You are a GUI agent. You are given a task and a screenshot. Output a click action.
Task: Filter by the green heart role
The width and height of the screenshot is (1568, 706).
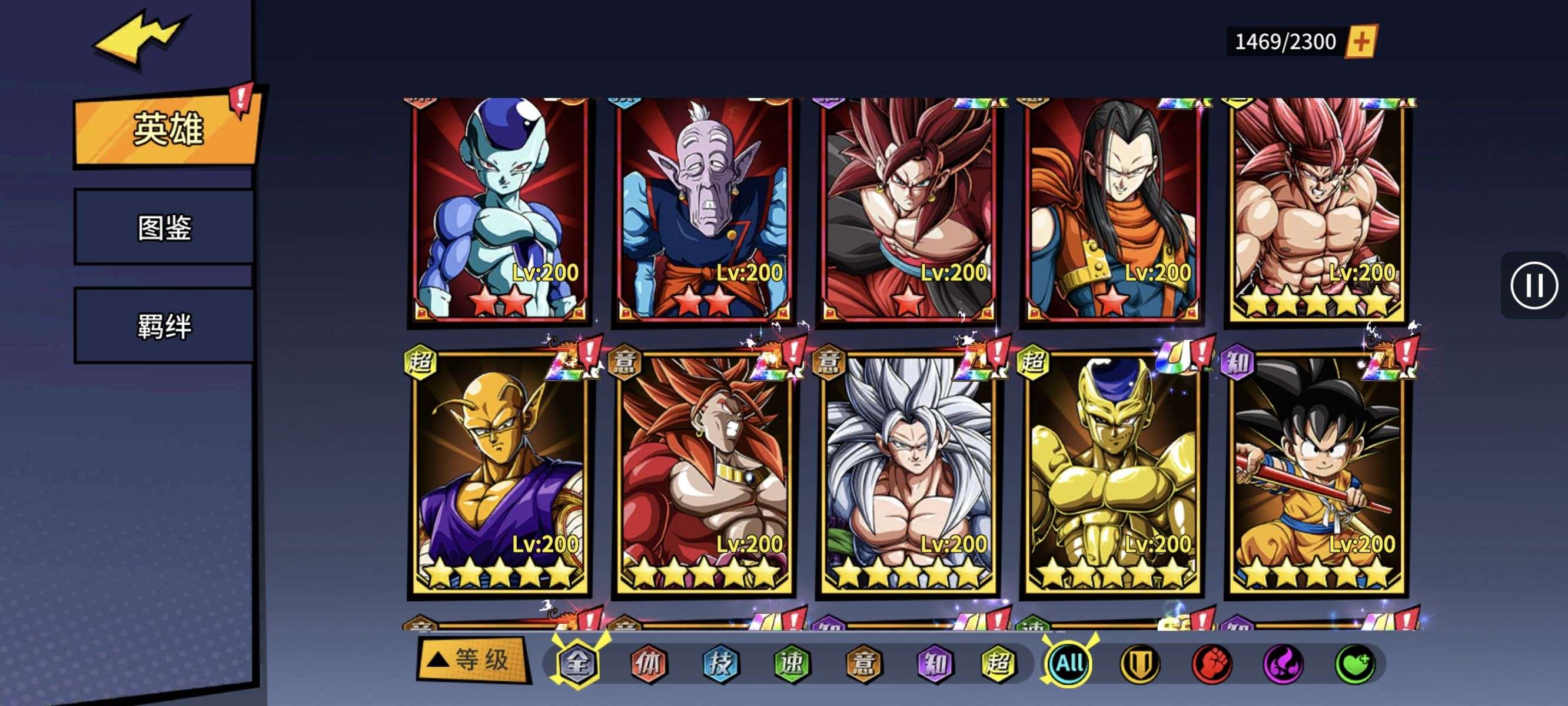[1355, 664]
